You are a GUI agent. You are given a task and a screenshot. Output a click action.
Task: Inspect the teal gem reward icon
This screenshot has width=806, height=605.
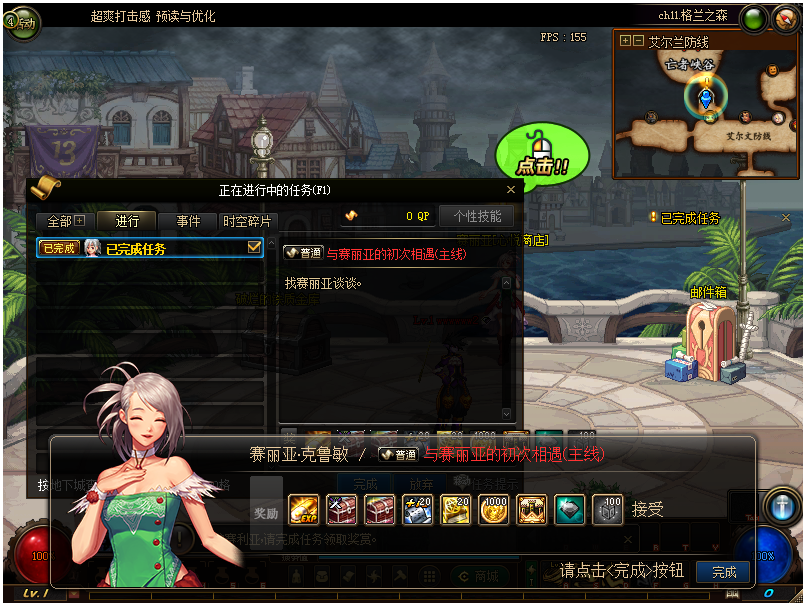tap(570, 510)
